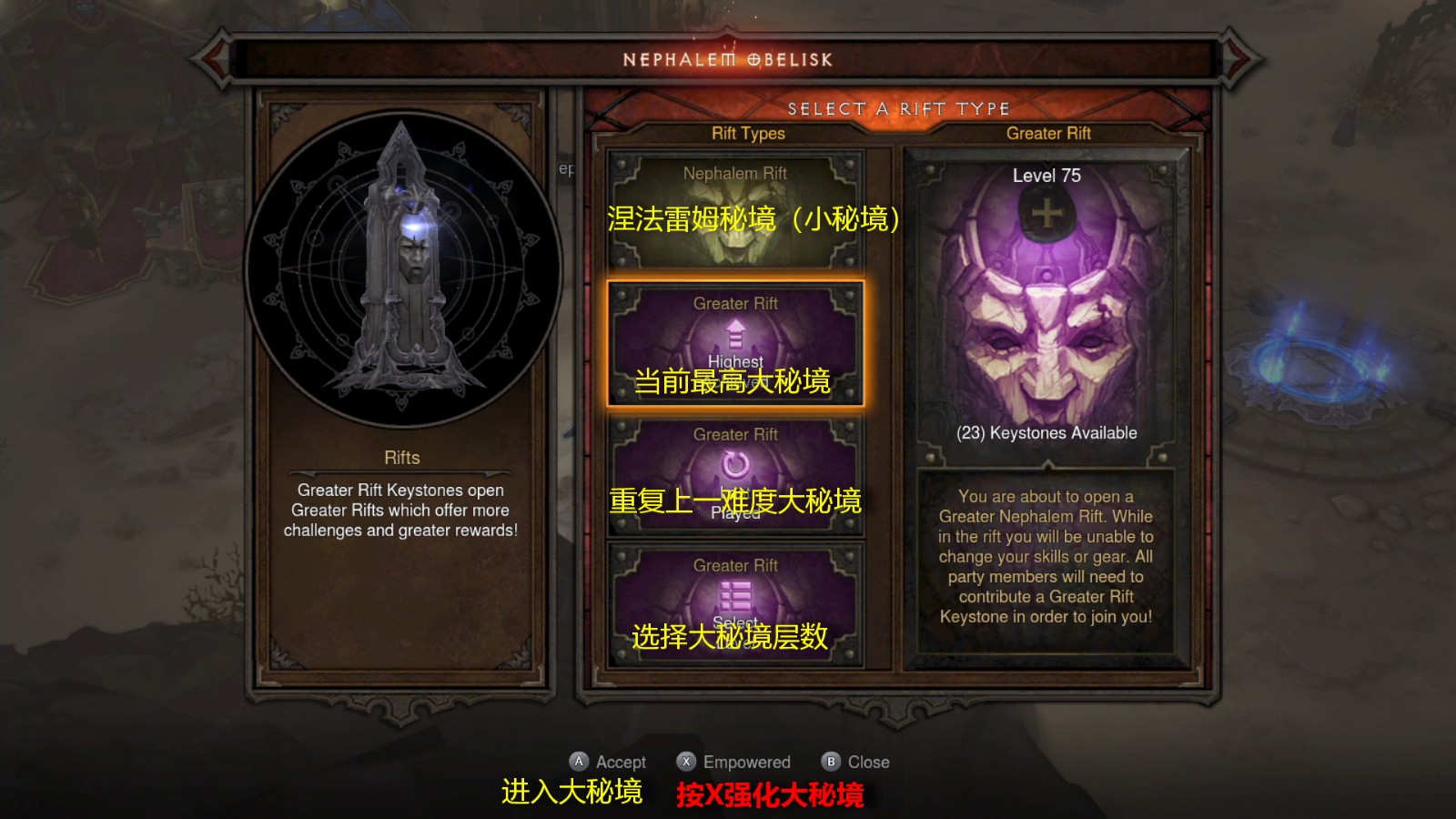Click the list icon on Select Greater Rift option
Screen dimensions: 1456x819
coord(737,596)
